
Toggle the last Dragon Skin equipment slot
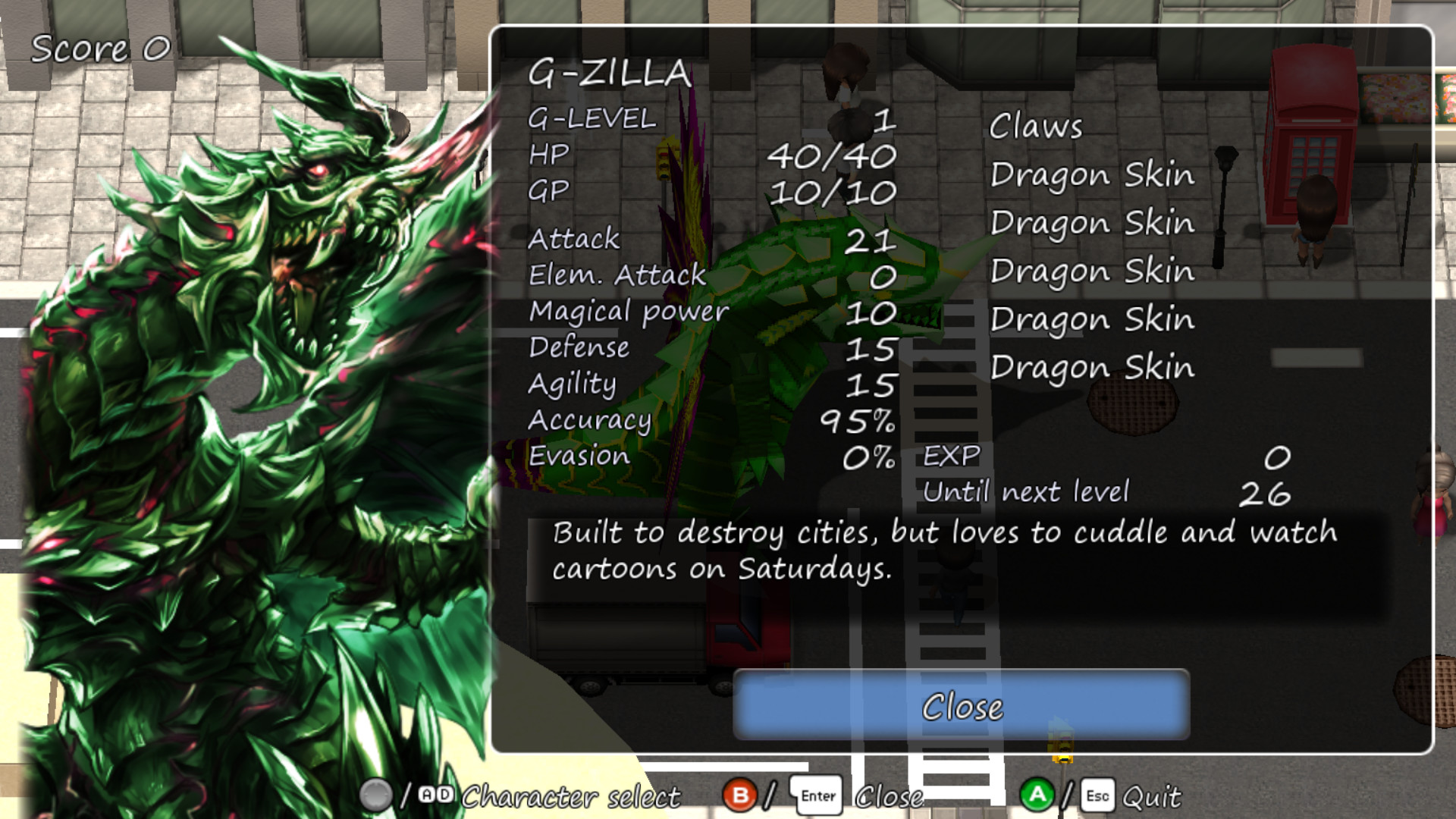tap(1094, 368)
